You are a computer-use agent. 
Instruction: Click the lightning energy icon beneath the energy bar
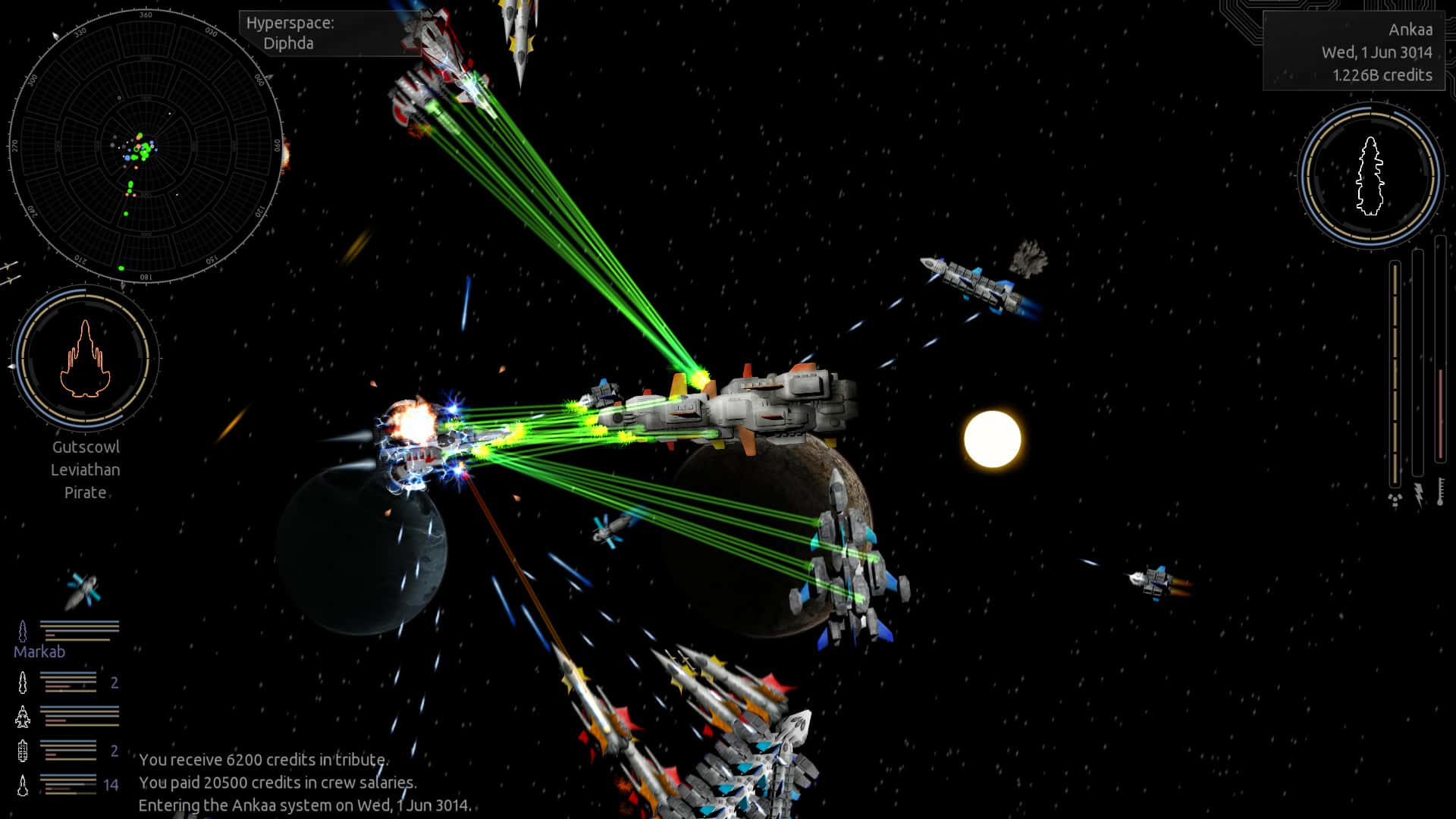1419,495
